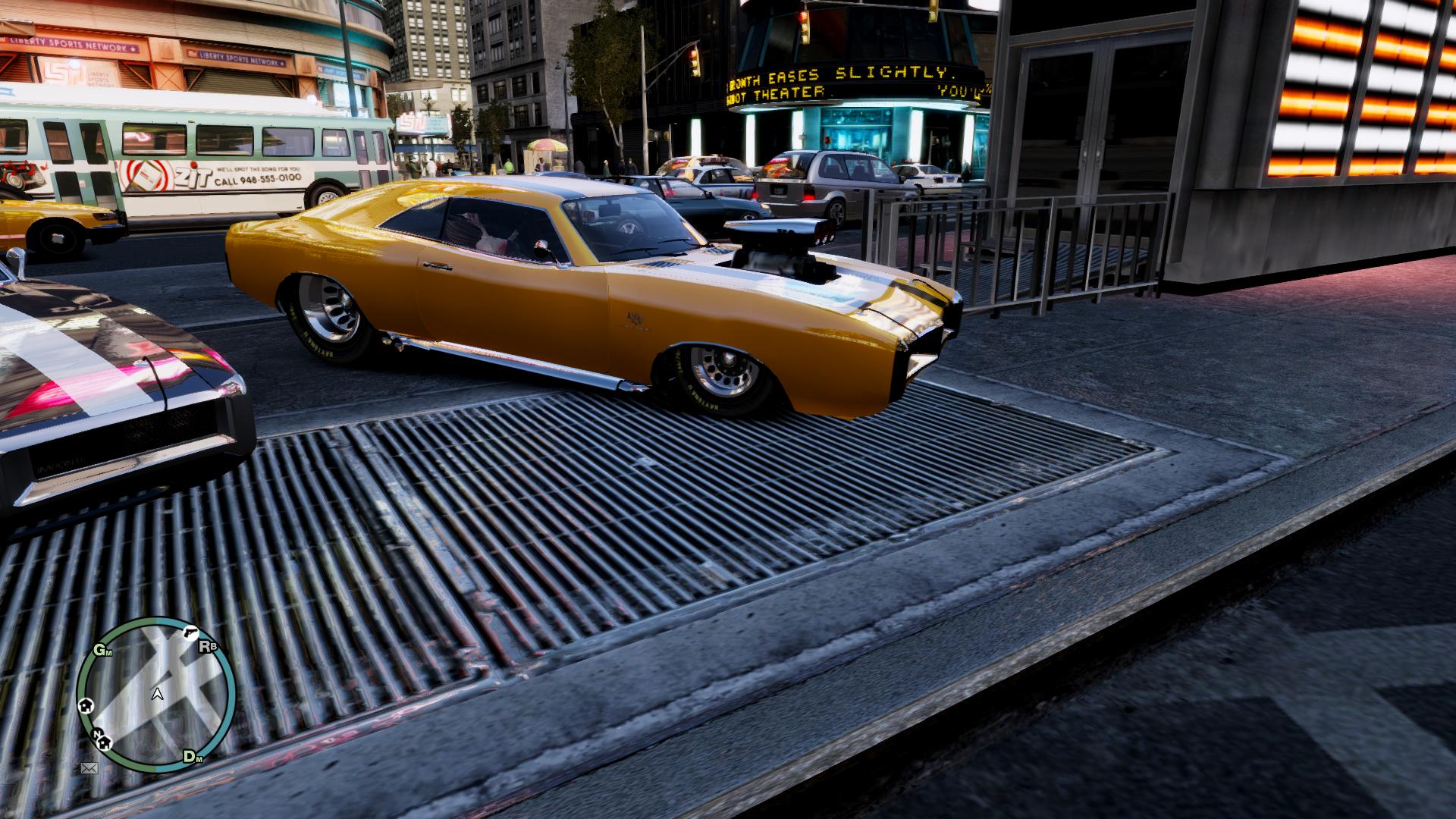1456x819 pixels.
Task: Open the envelope message icon
Action: coord(89,768)
